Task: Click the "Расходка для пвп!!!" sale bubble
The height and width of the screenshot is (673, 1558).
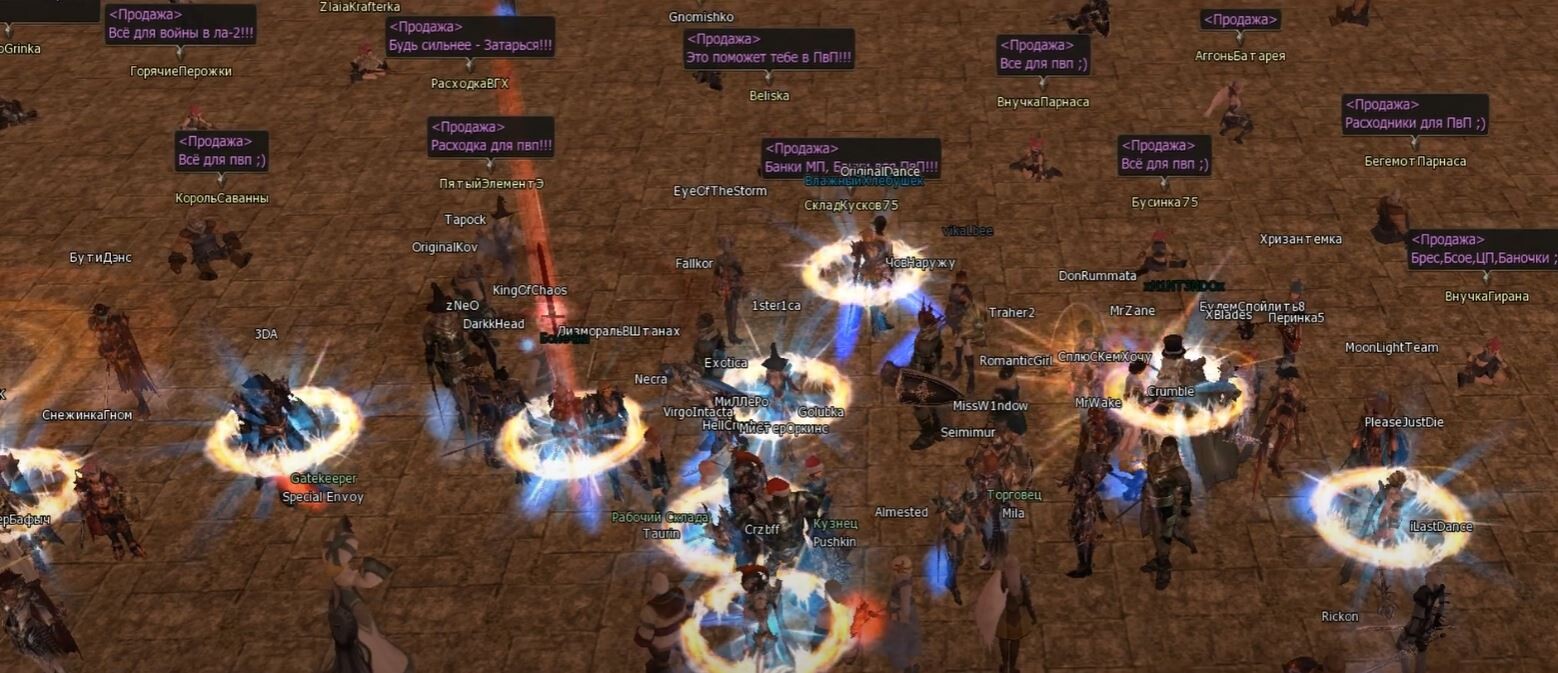Action: point(491,145)
